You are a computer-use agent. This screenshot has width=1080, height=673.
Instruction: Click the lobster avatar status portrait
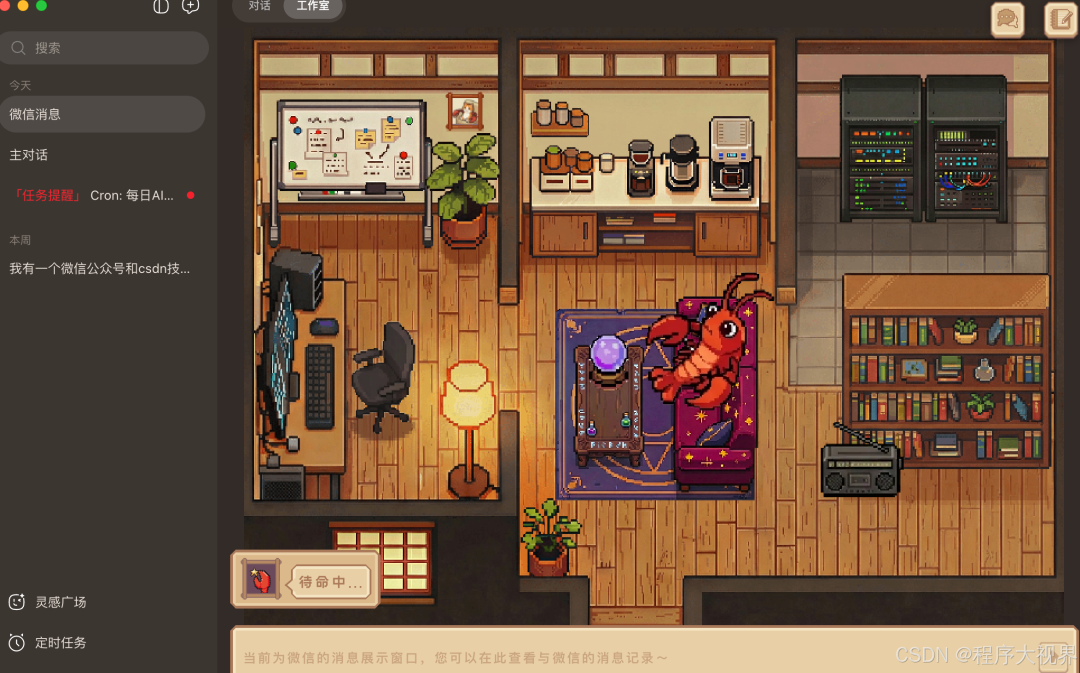pyautogui.click(x=261, y=579)
